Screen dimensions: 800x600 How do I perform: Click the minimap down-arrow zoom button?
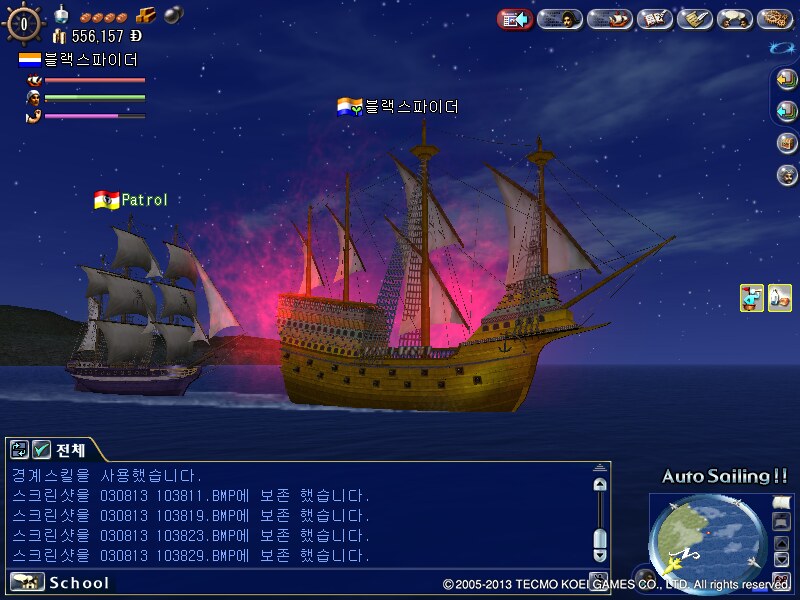782,559
